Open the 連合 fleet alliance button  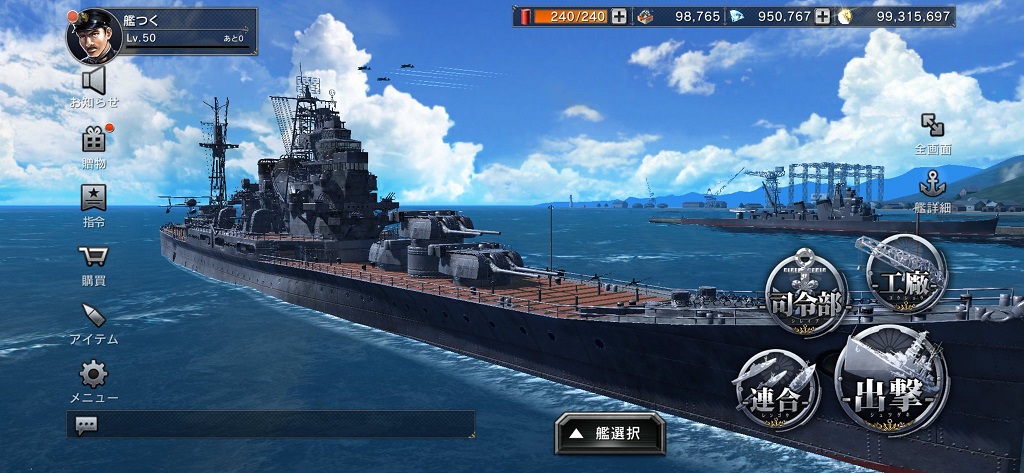point(775,389)
